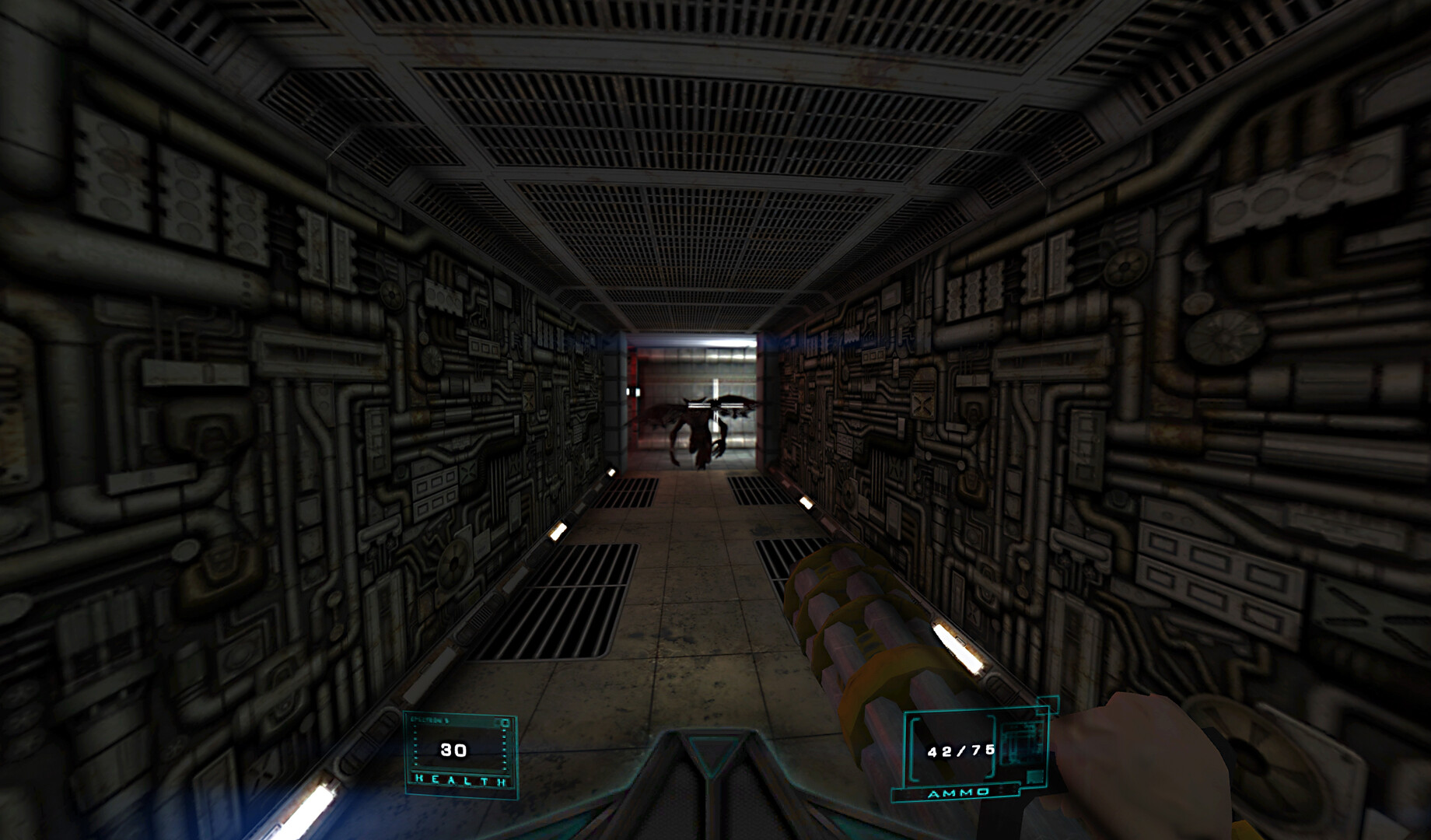Image resolution: width=1431 pixels, height=840 pixels.
Task: Select the HEALTH label on the left HUD panel
Action: click(x=460, y=780)
